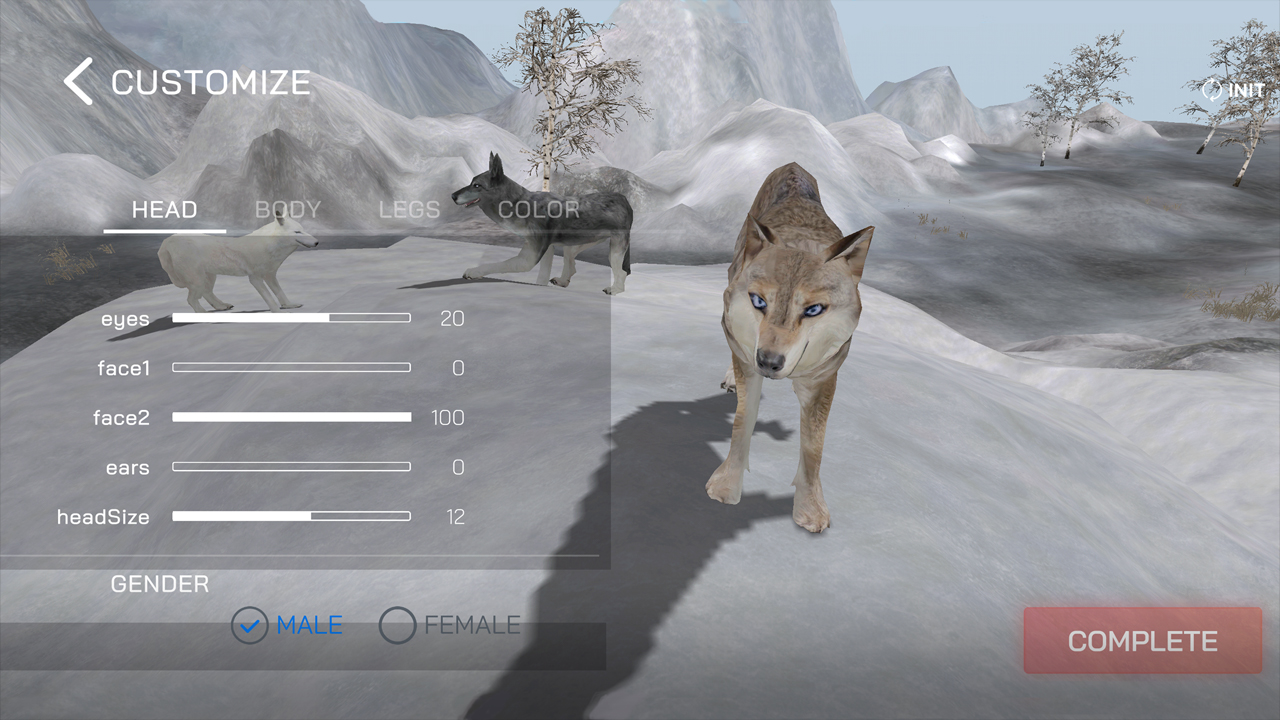Switch to the BODY tab

[287, 210]
